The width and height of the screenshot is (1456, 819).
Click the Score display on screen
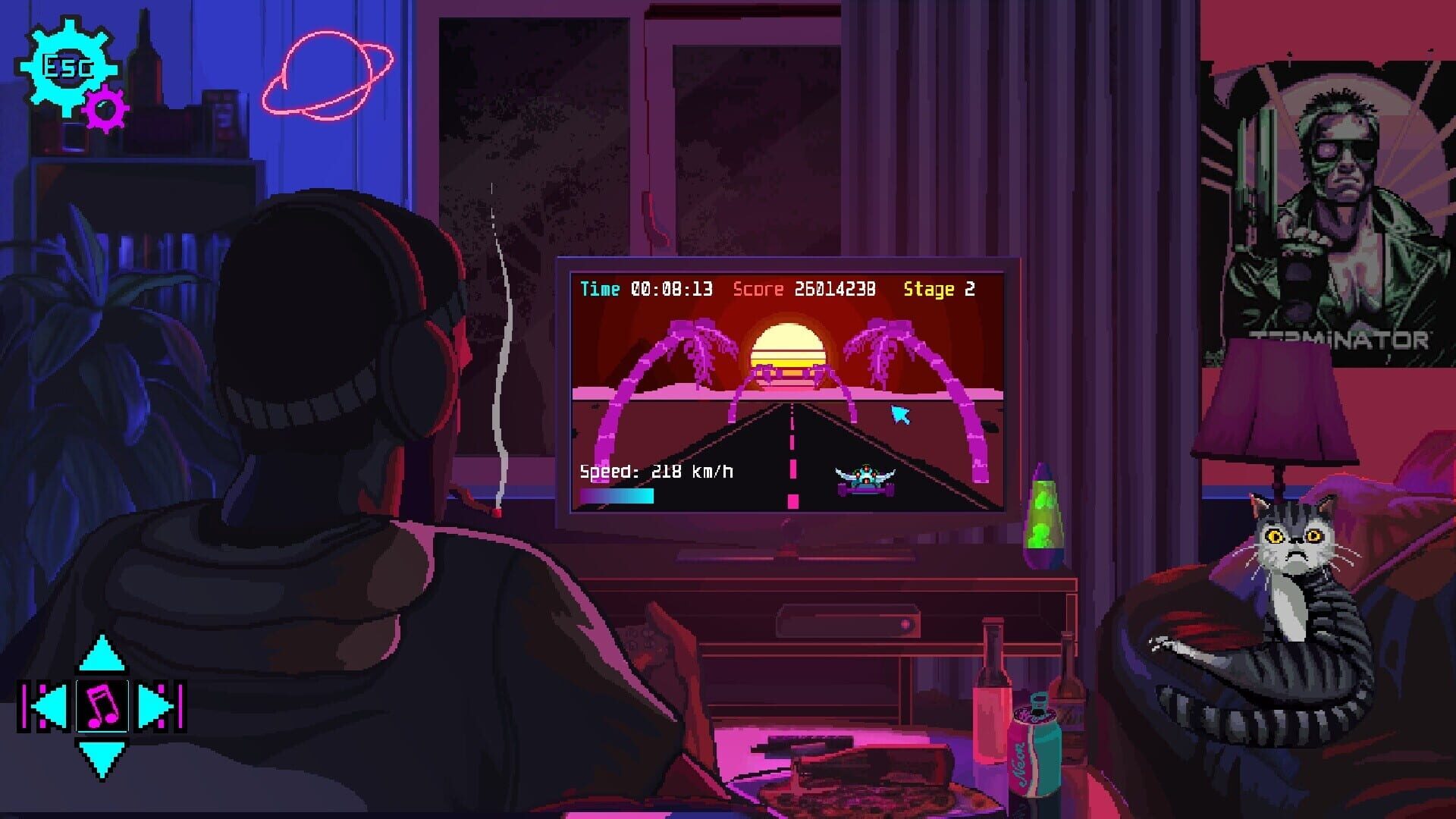[x=804, y=290]
